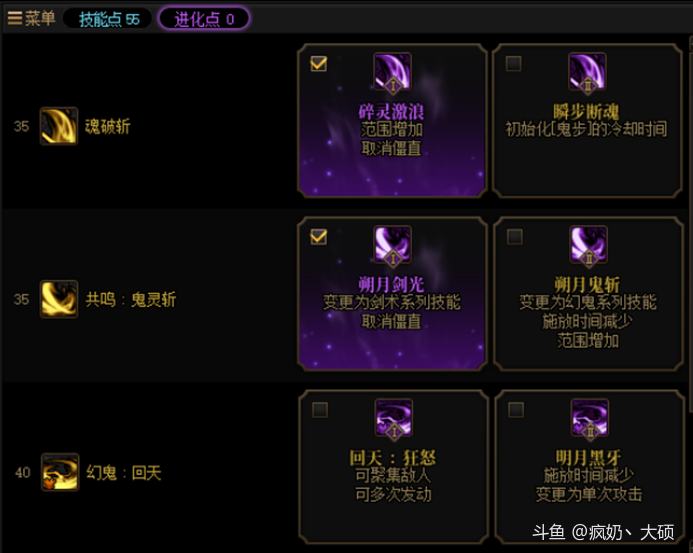693x553 pixels.
Task: Select the 进化点 pill
Action: 204,19
